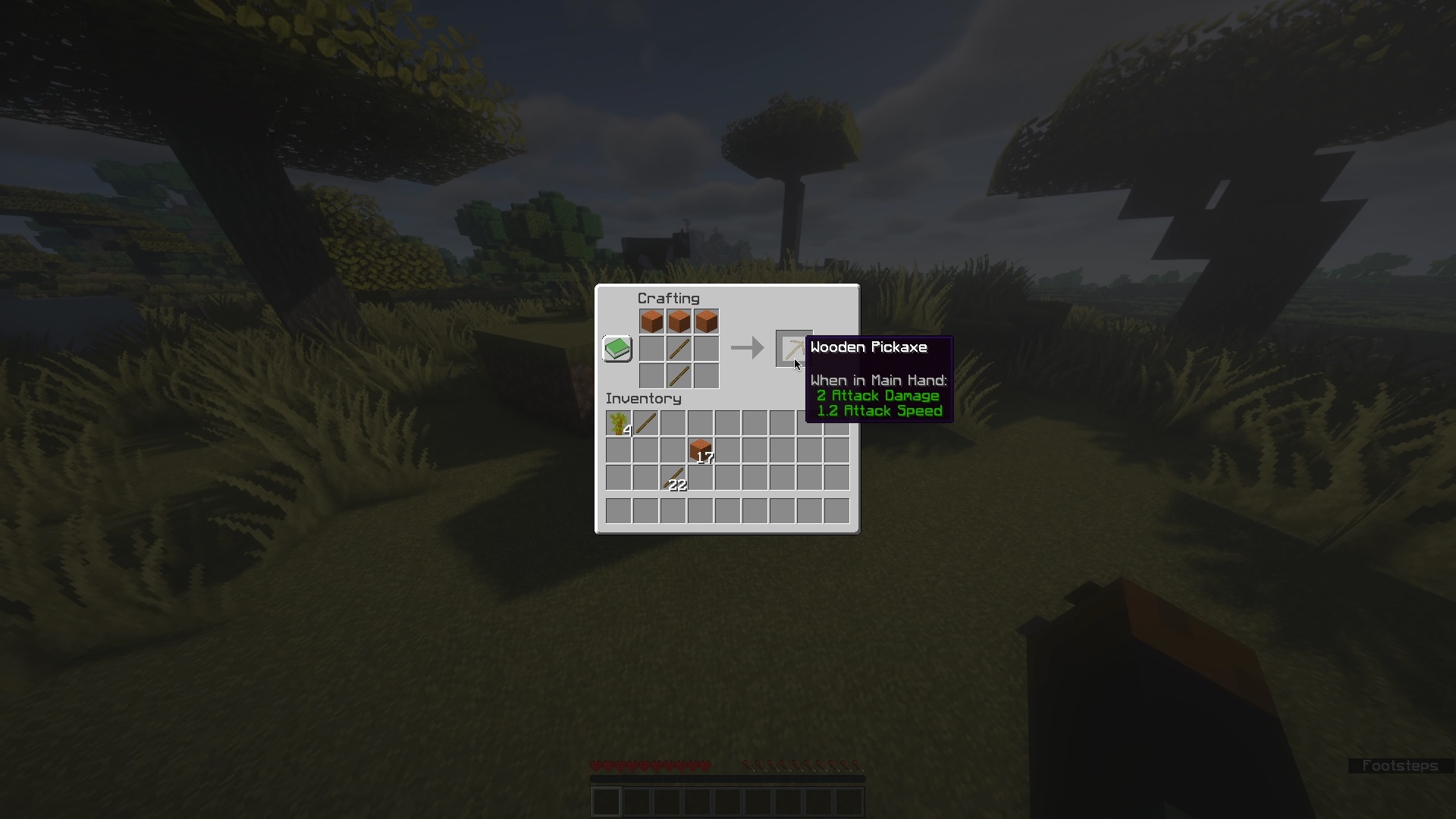Click the Inventory section label

click(643, 398)
